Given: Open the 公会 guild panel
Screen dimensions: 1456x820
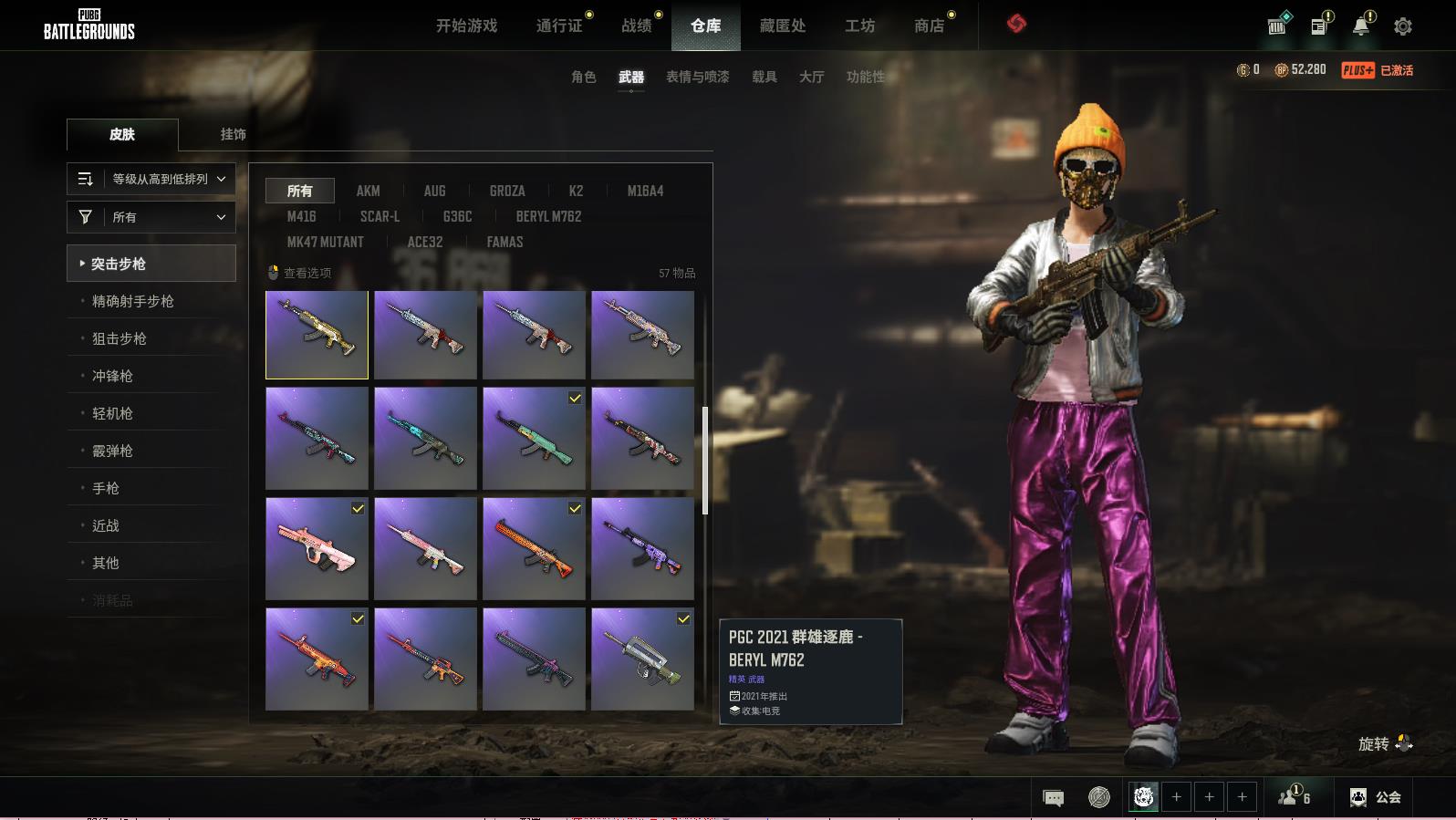Looking at the screenshot, I should point(1377,797).
